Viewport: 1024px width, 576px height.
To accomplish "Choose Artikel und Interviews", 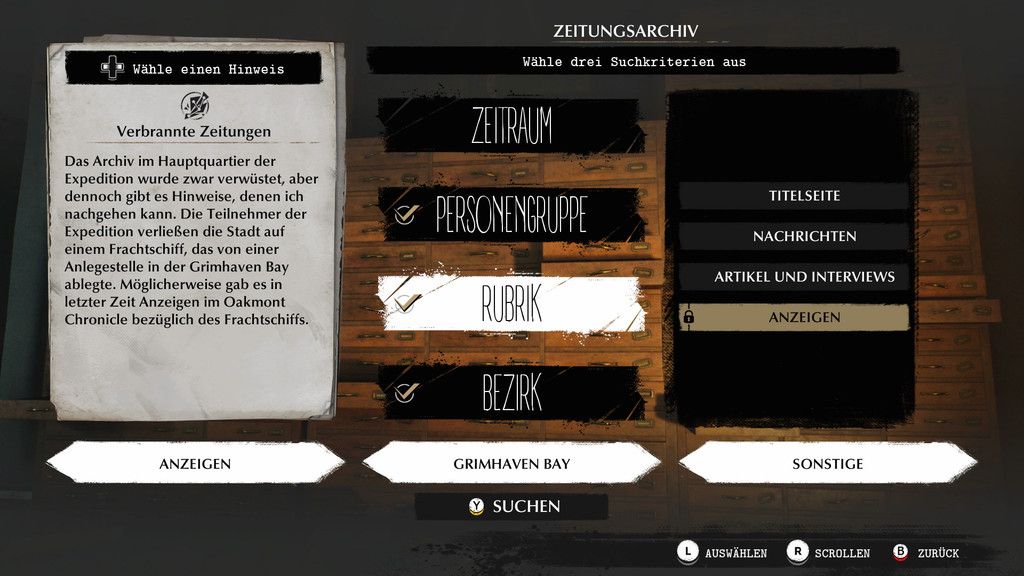I will click(x=794, y=276).
